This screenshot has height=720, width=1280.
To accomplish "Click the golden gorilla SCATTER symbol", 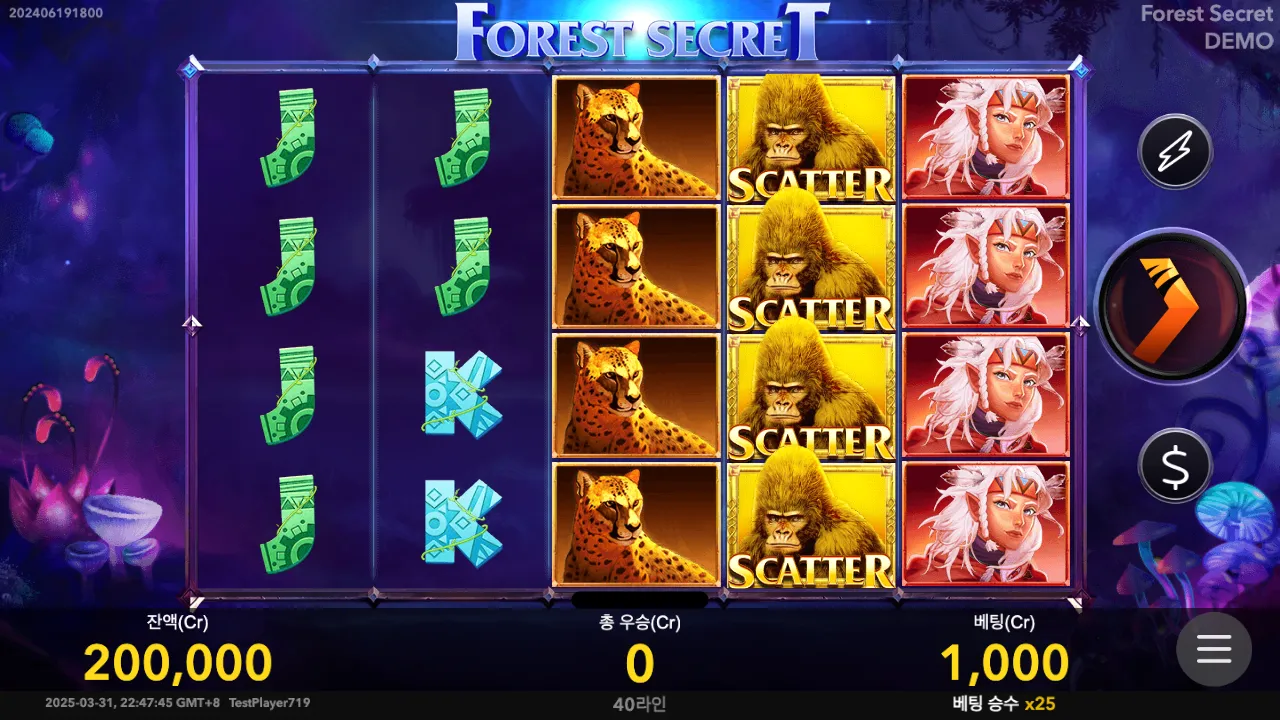I will pos(810,265).
